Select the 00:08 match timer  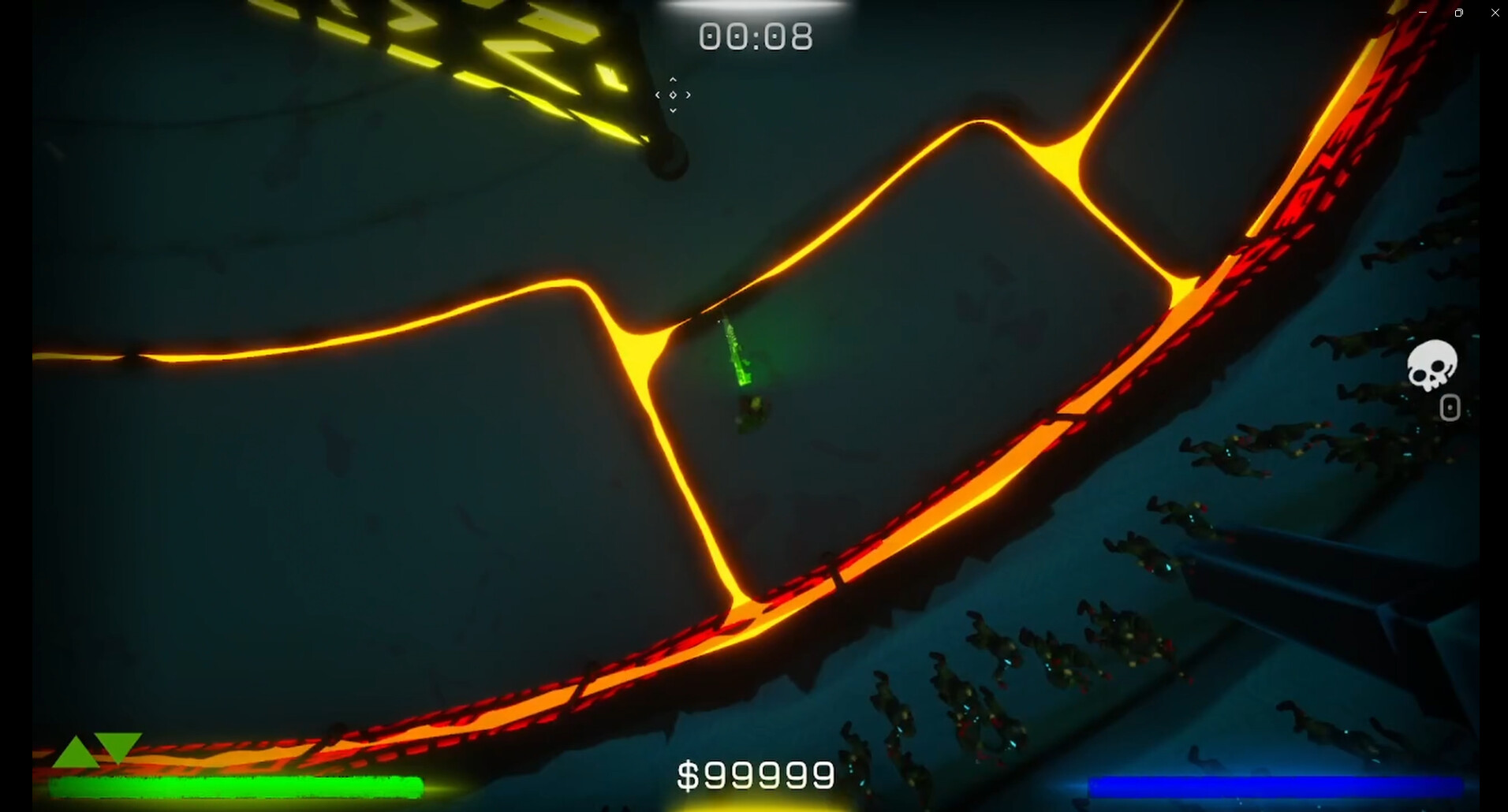point(755,35)
